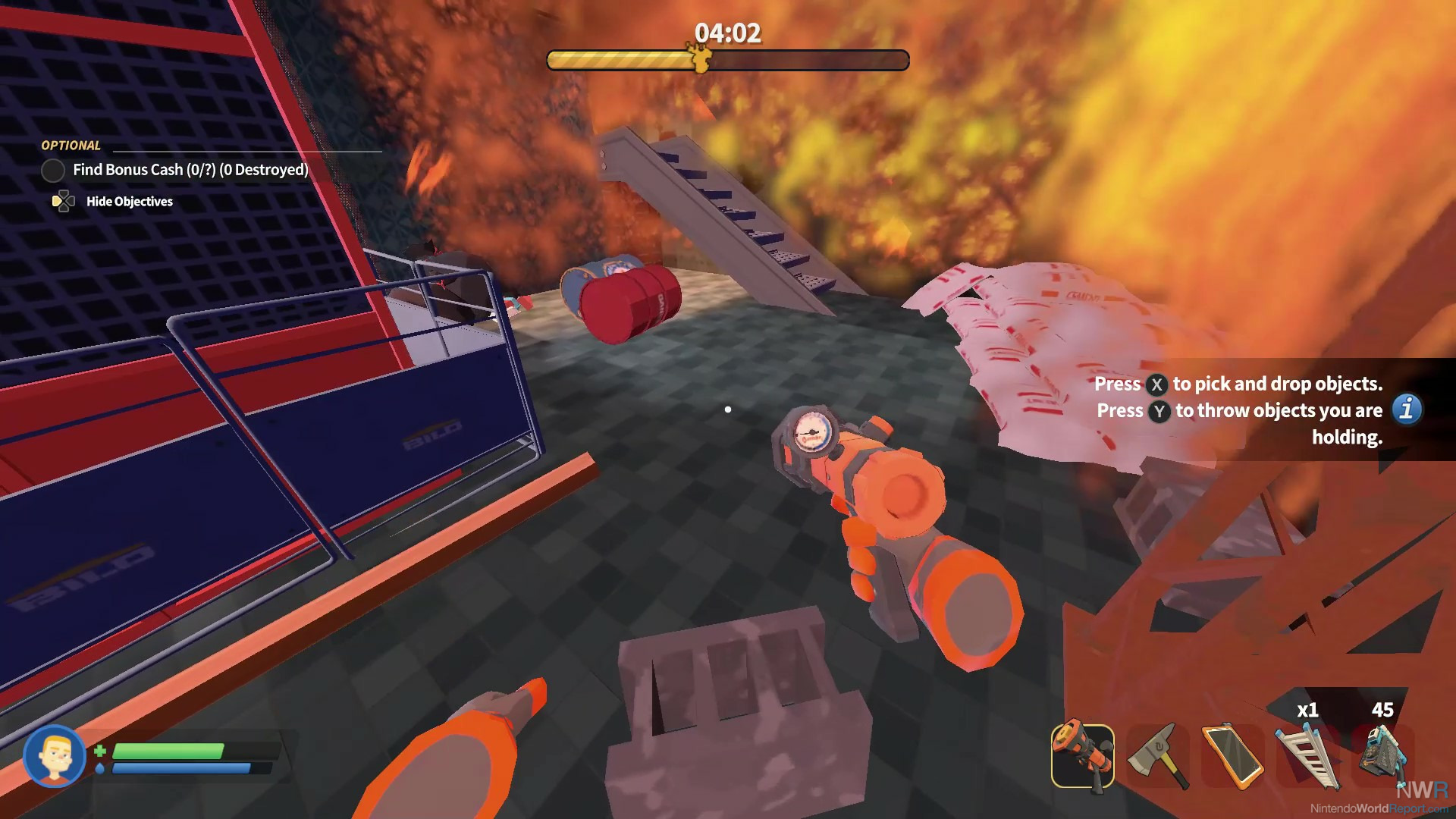Select the ladder slot in the hotbar

[x=1307, y=756]
